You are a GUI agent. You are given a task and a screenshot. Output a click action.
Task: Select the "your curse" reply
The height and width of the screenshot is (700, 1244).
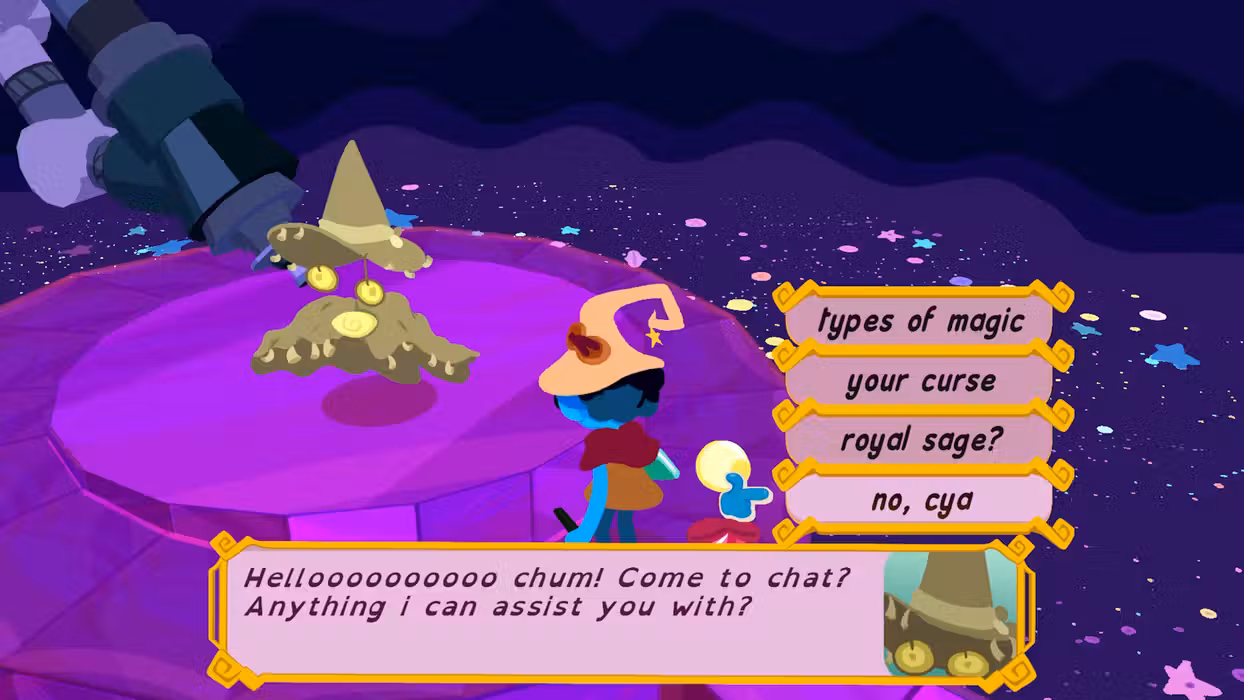coord(920,381)
